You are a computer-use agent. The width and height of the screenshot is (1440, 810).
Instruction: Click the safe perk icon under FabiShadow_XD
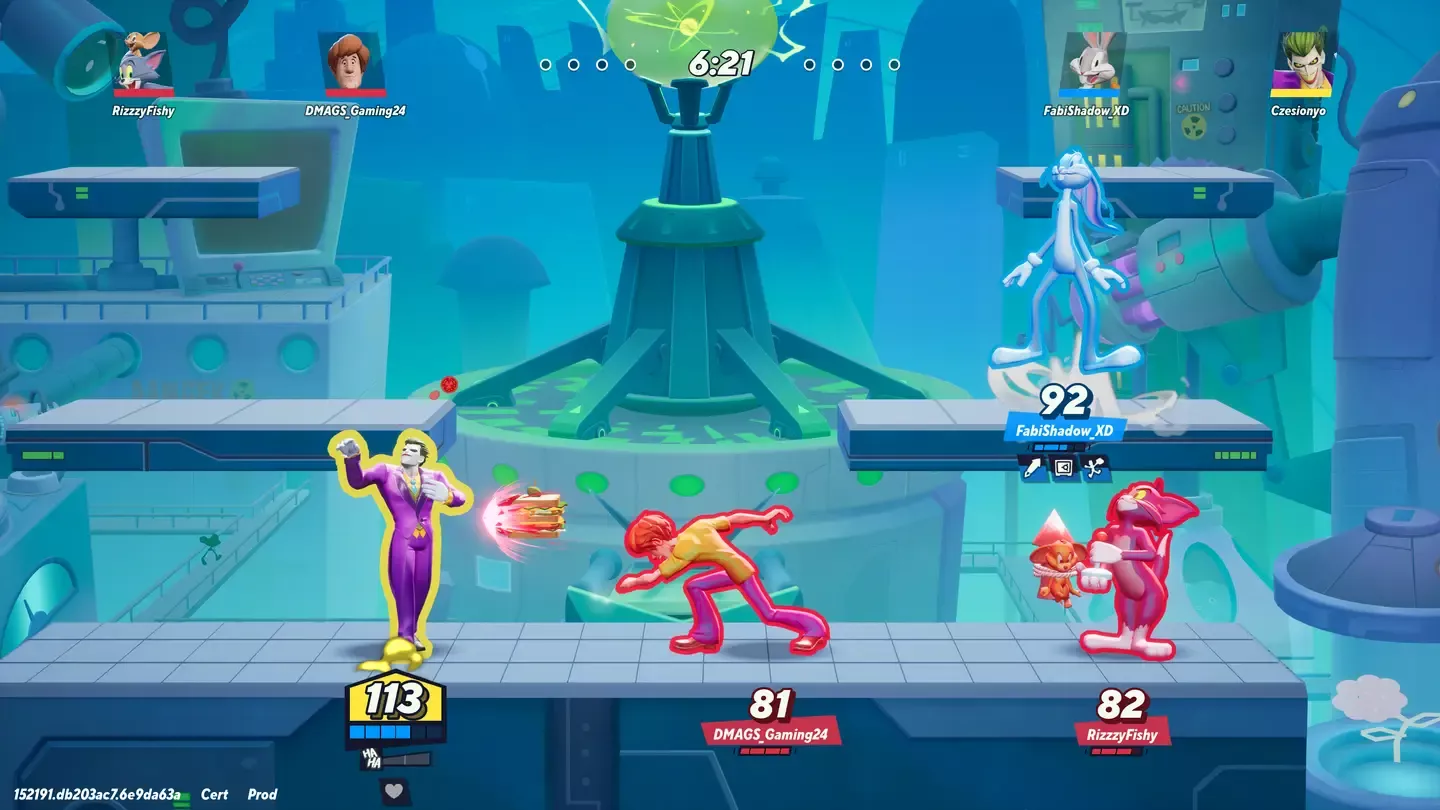1064,466
